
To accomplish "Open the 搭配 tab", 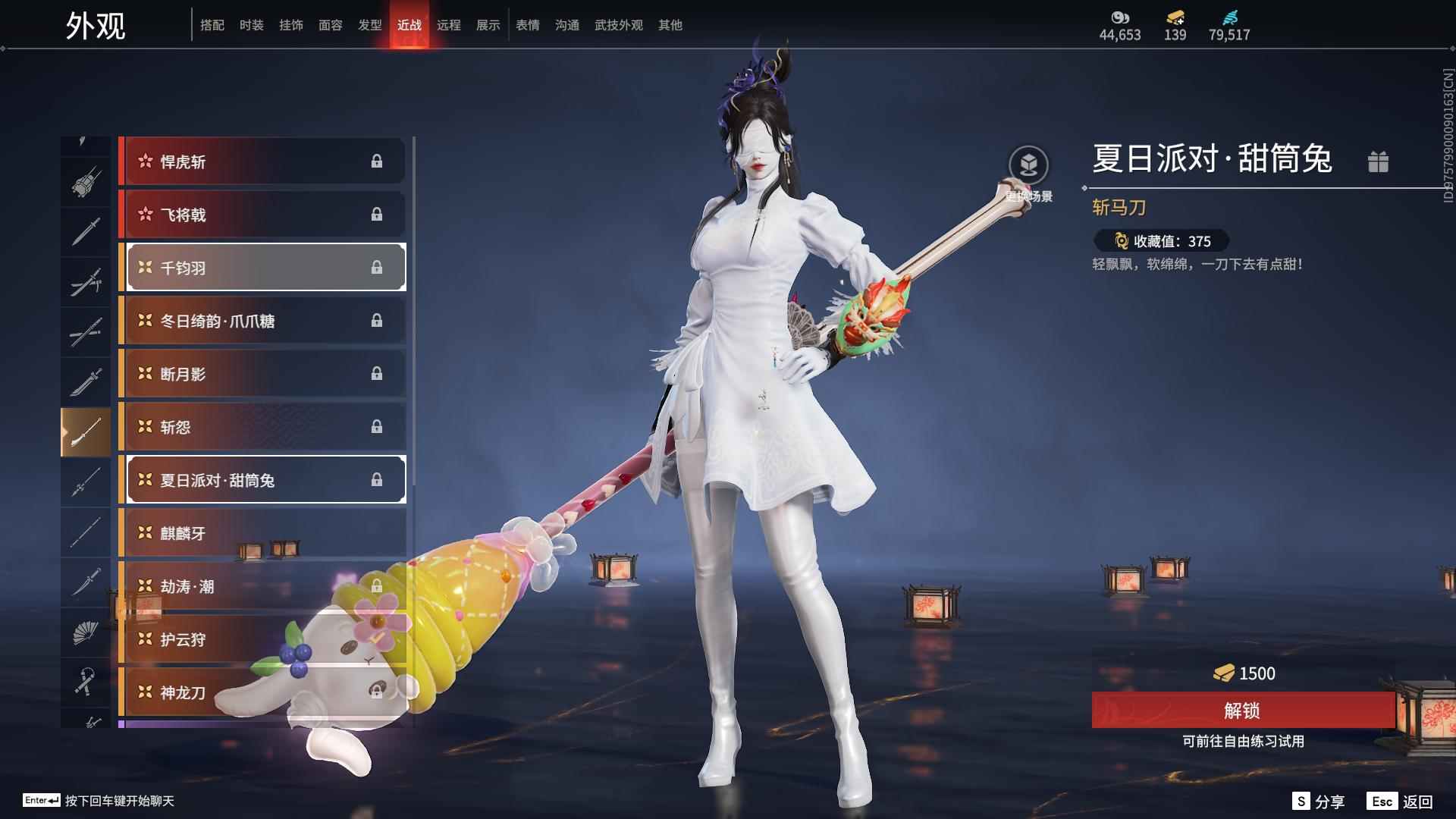I will point(212,25).
